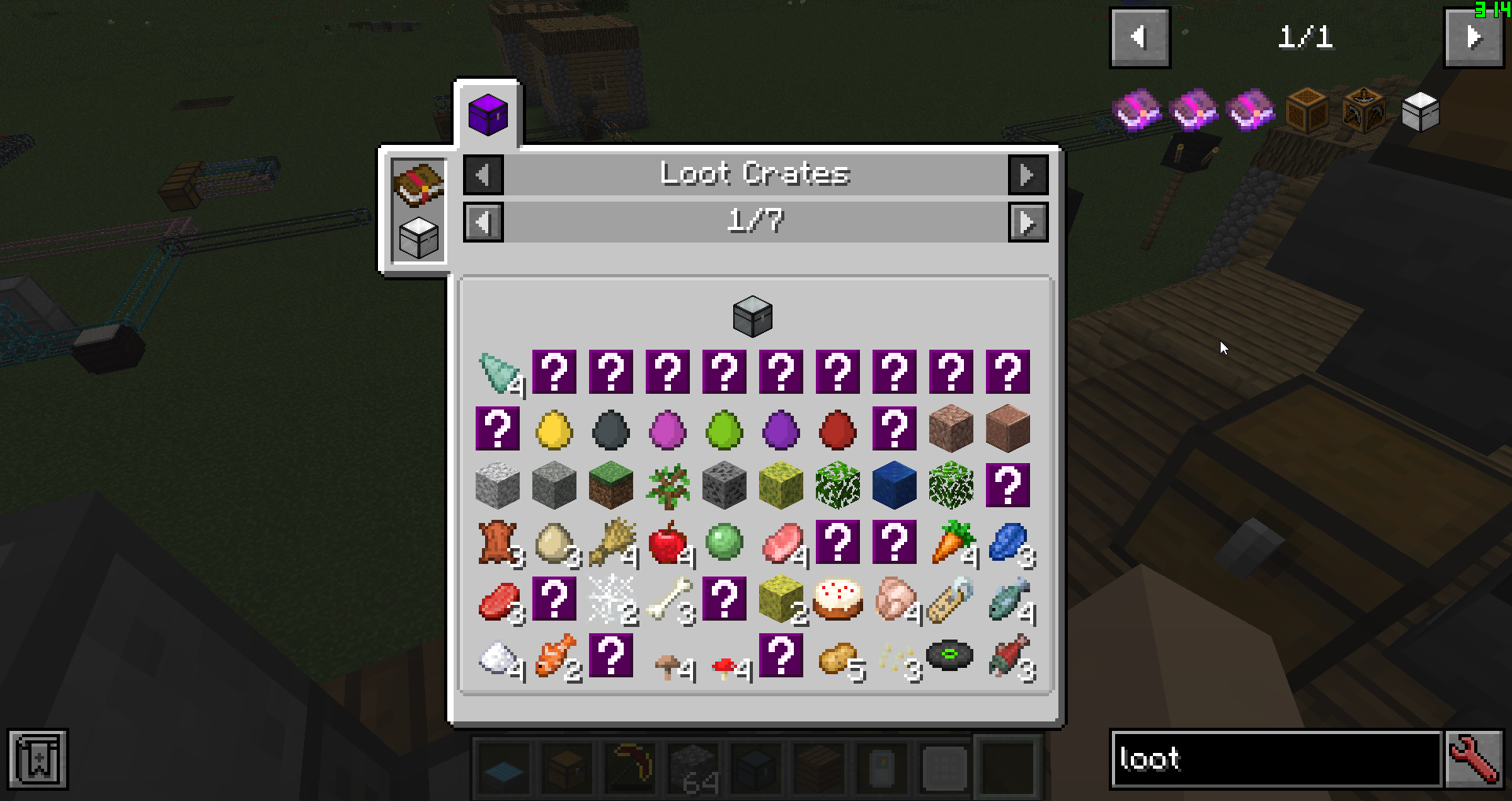Select the purple loot crate tab

click(487, 115)
